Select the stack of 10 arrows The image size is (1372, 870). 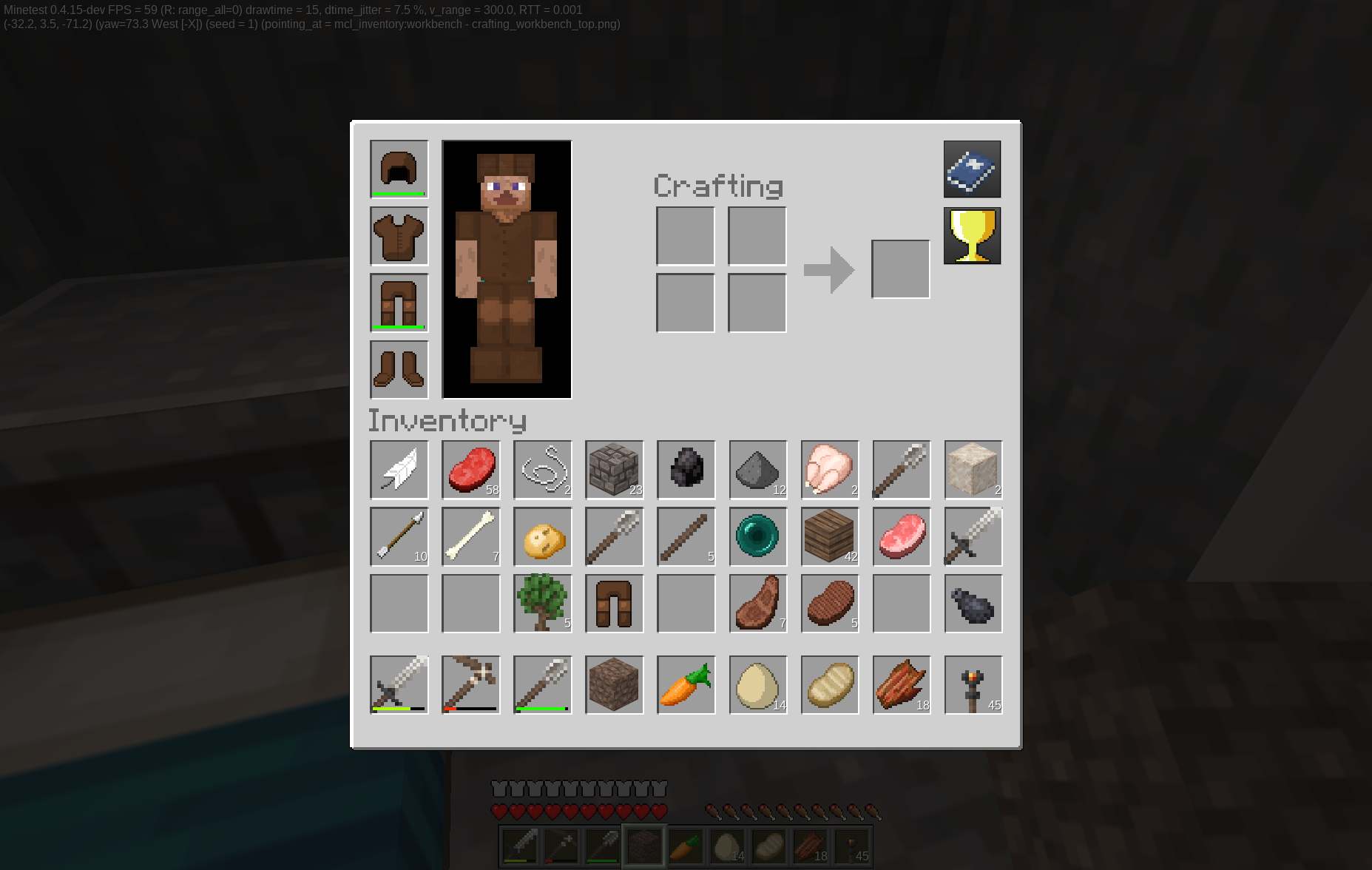399,537
